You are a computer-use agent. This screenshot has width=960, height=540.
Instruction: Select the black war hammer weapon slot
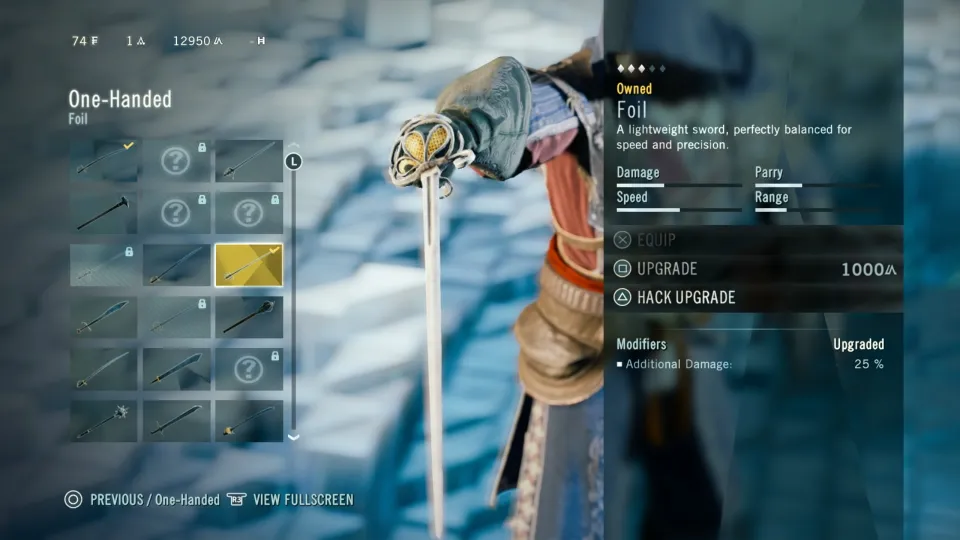click(105, 213)
